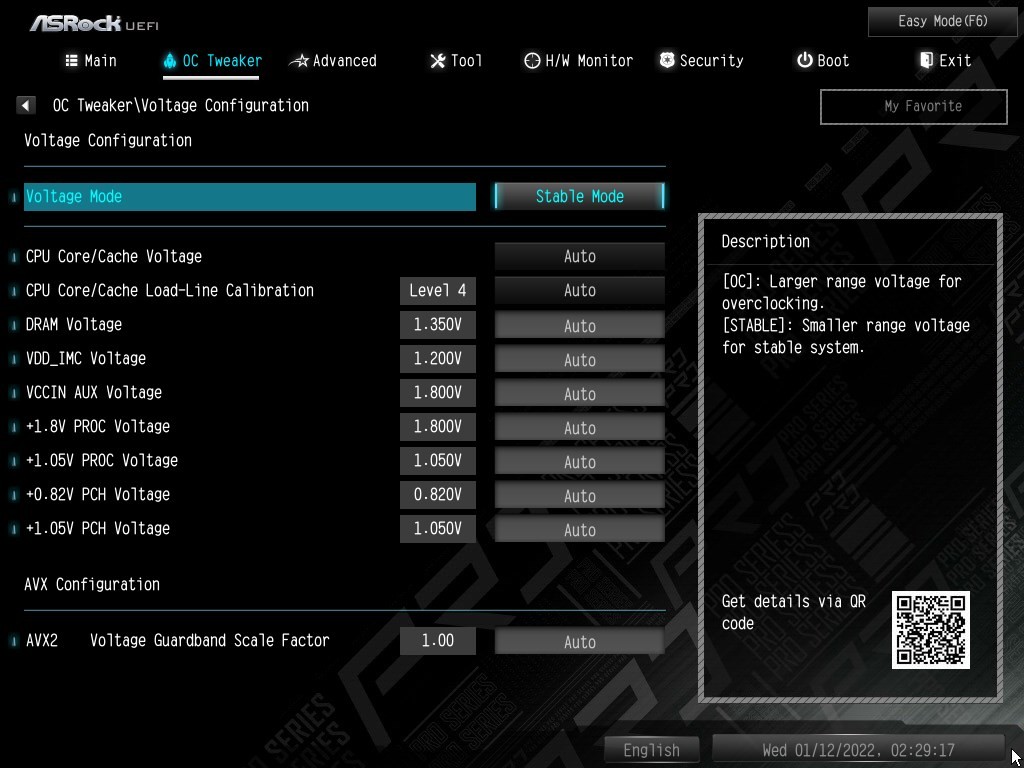Screen dimensions: 1024x768
Task: Change the Voltage Mode Stable Mode setting
Action: coord(579,196)
